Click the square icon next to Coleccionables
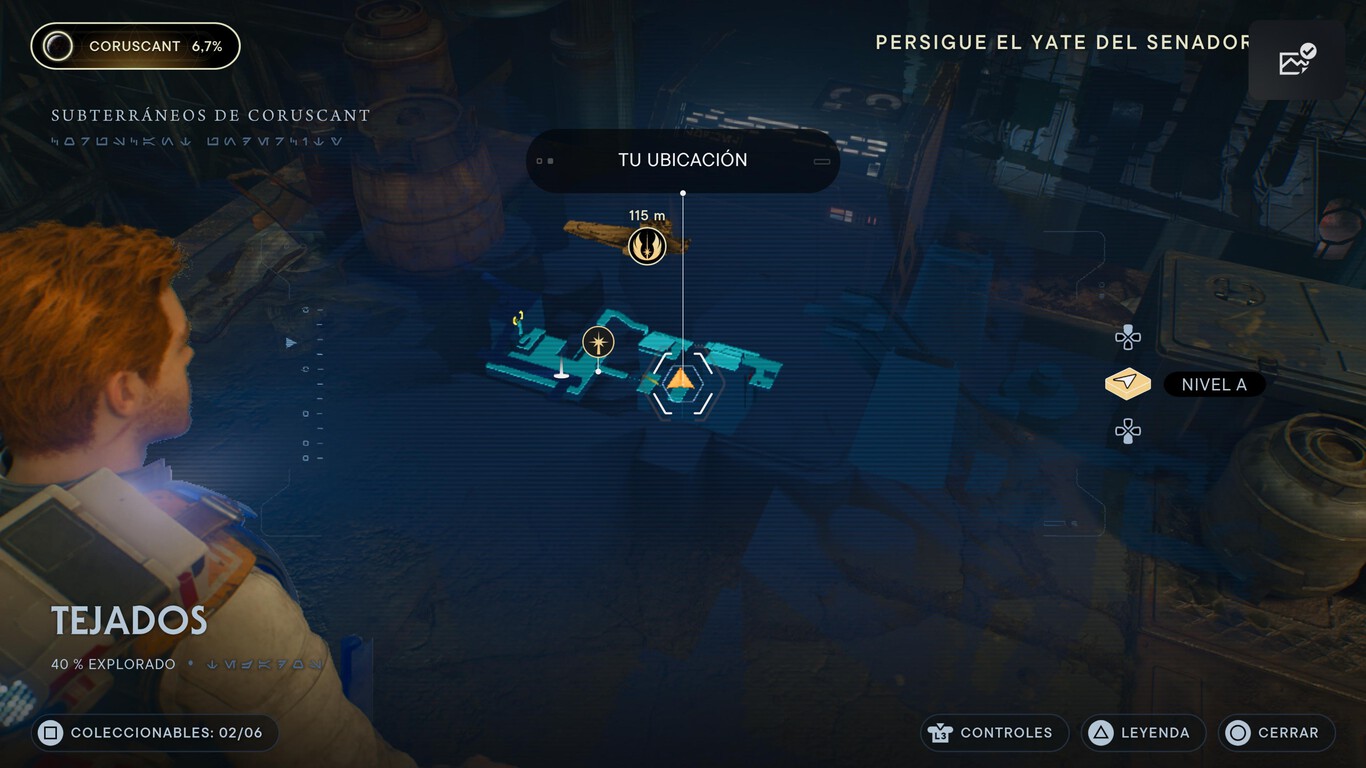1366x768 pixels. pyautogui.click(x=53, y=732)
